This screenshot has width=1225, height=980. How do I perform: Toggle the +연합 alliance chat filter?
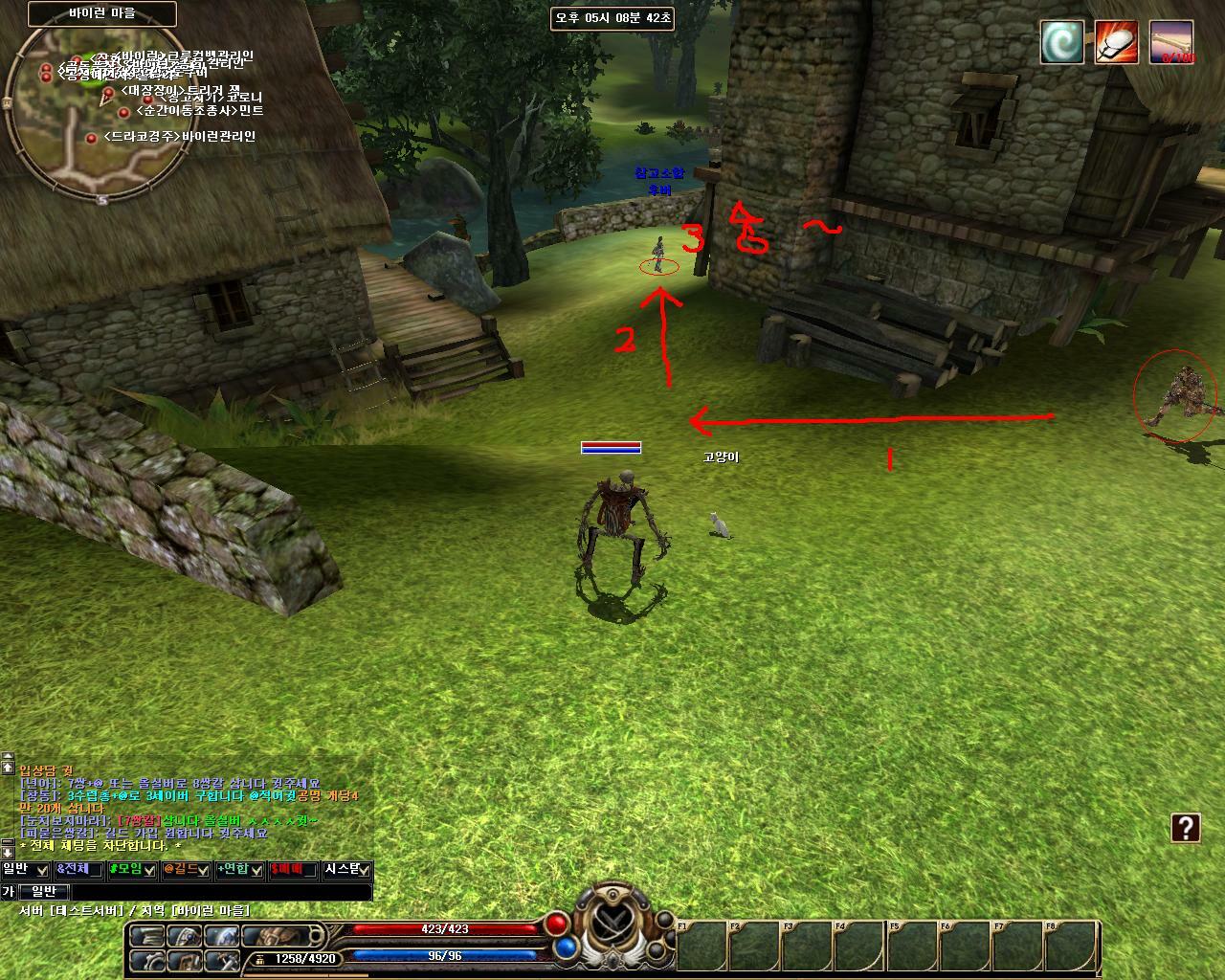[x=239, y=869]
